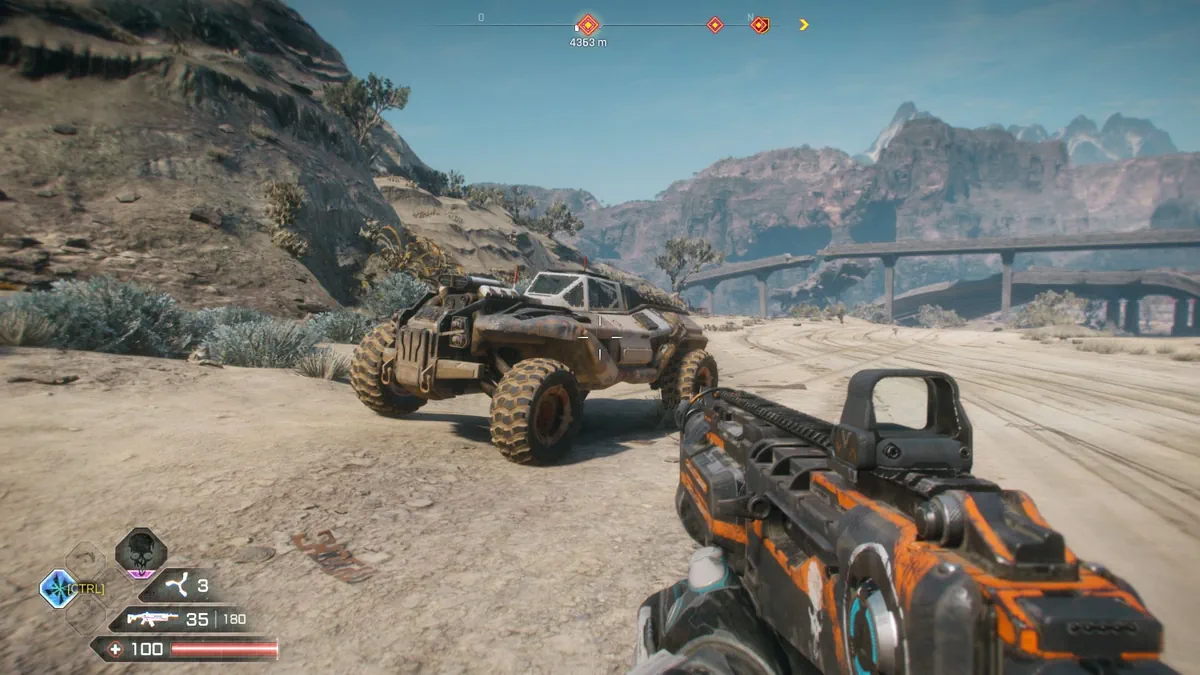Click the yellow chevron arrow on the compass
1200x675 pixels.
pyautogui.click(x=804, y=25)
